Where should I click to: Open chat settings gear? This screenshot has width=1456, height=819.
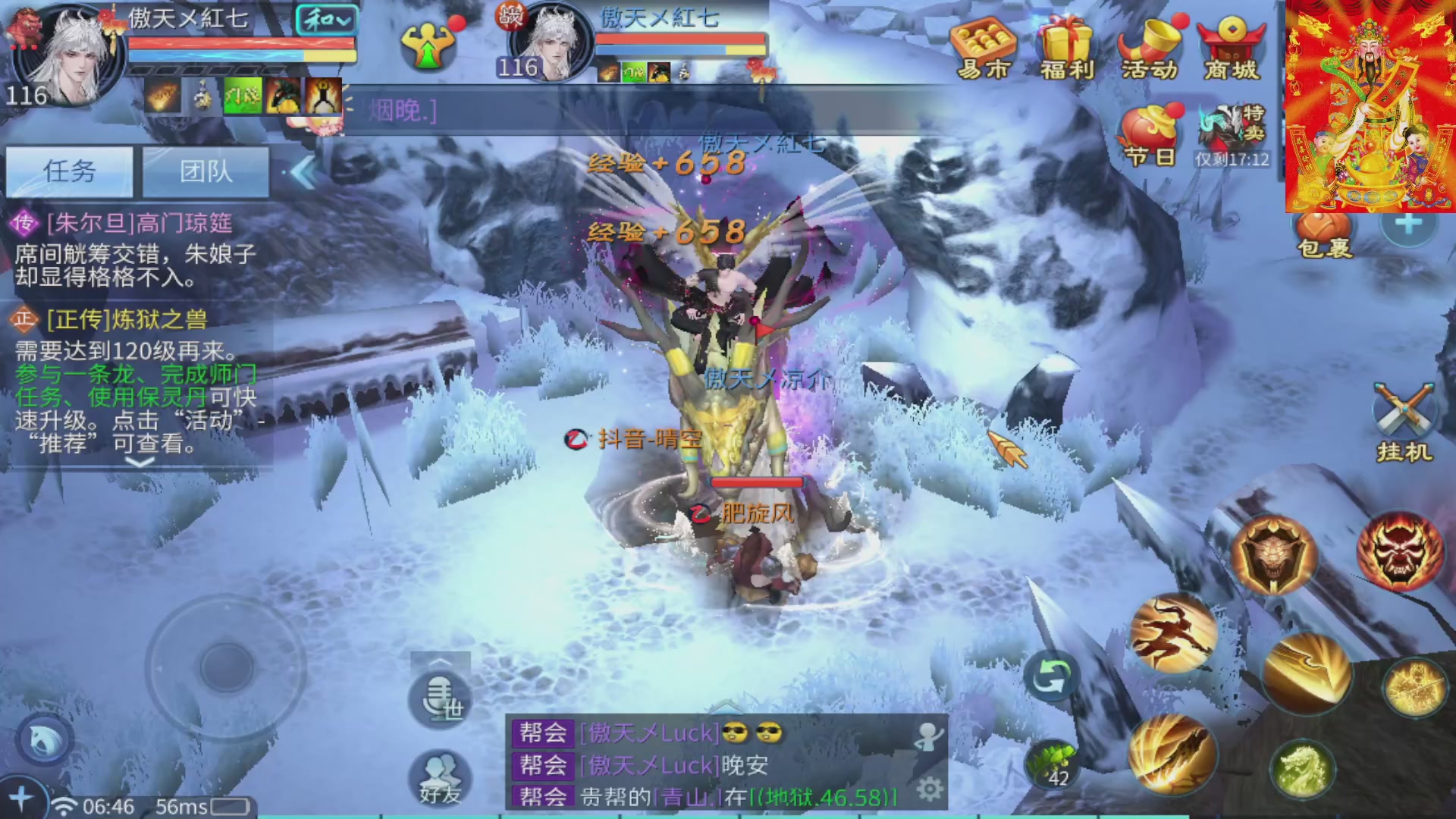click(930, 789)
